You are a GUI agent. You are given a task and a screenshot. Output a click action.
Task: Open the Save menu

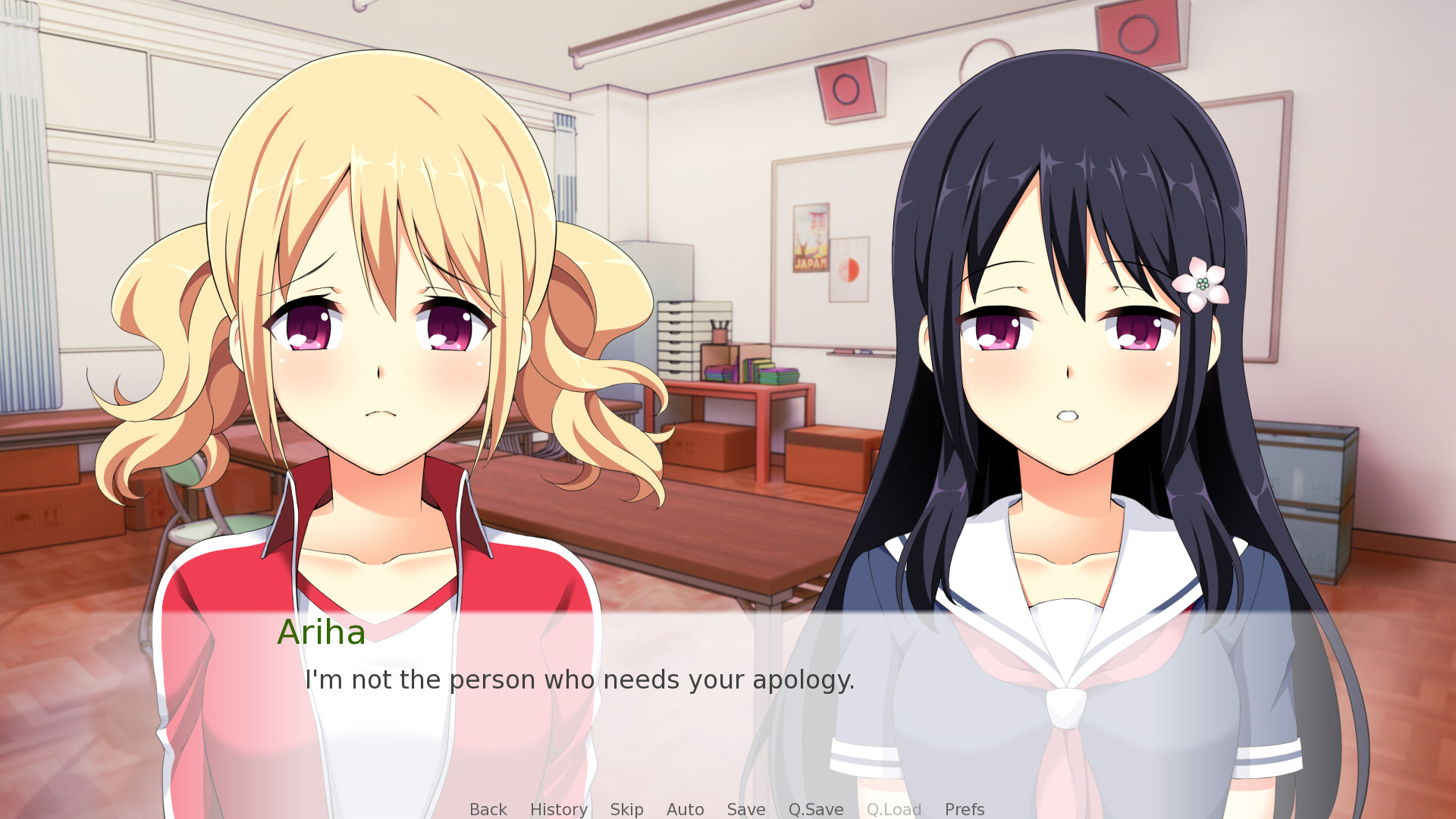tap(745, 809)
